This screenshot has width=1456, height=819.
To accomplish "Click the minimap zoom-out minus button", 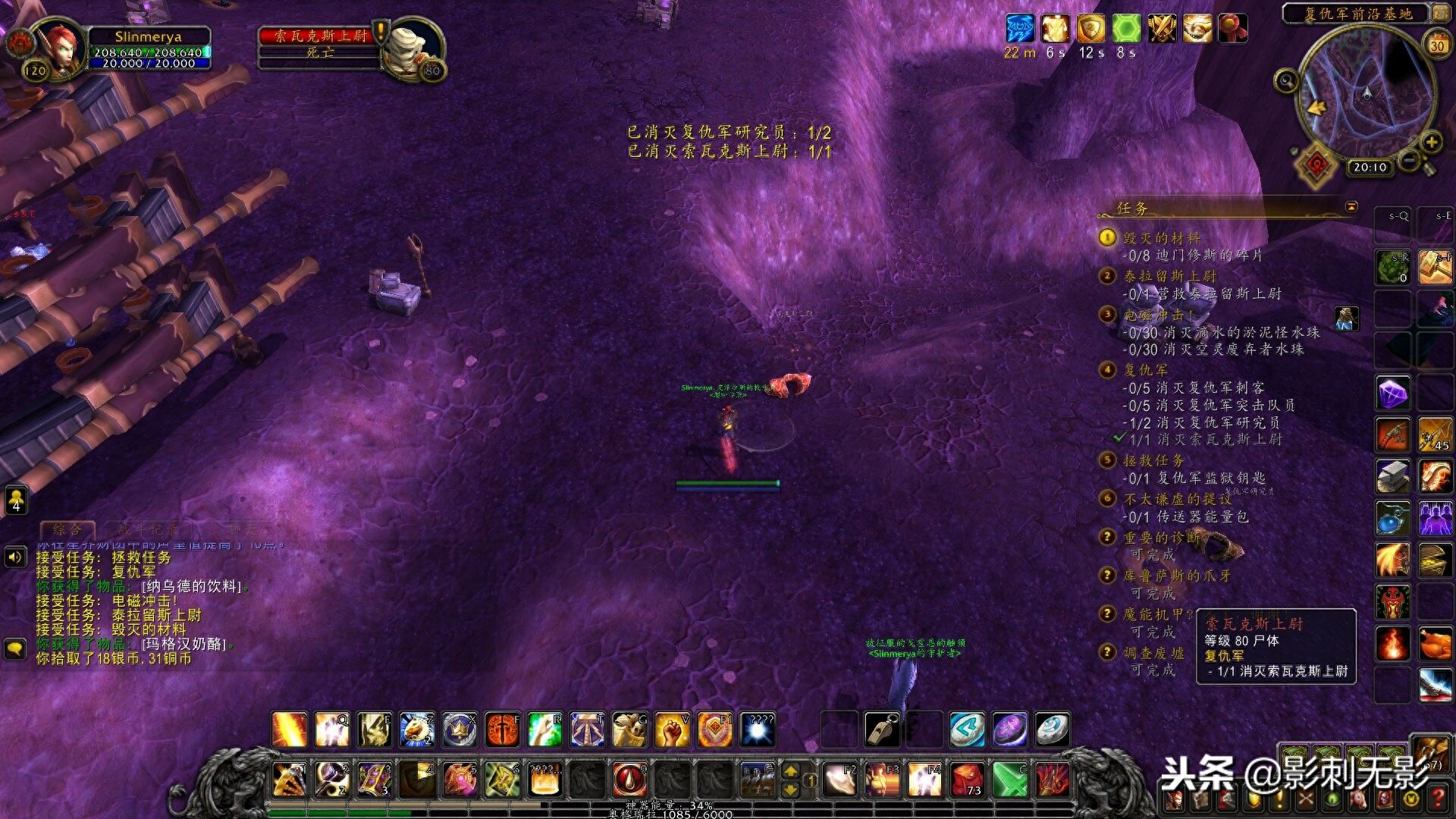I will tap(1409, 160).
